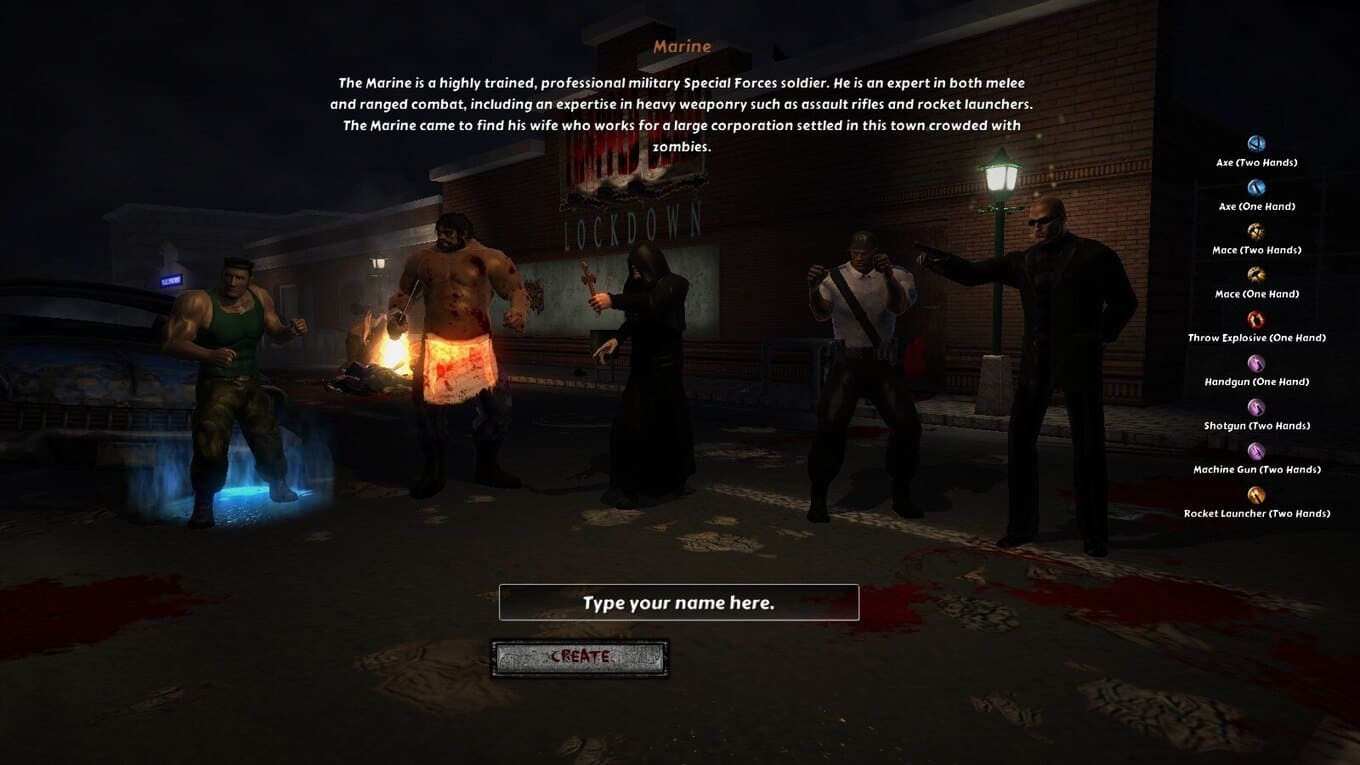Click the name entry field

(679, 603)
